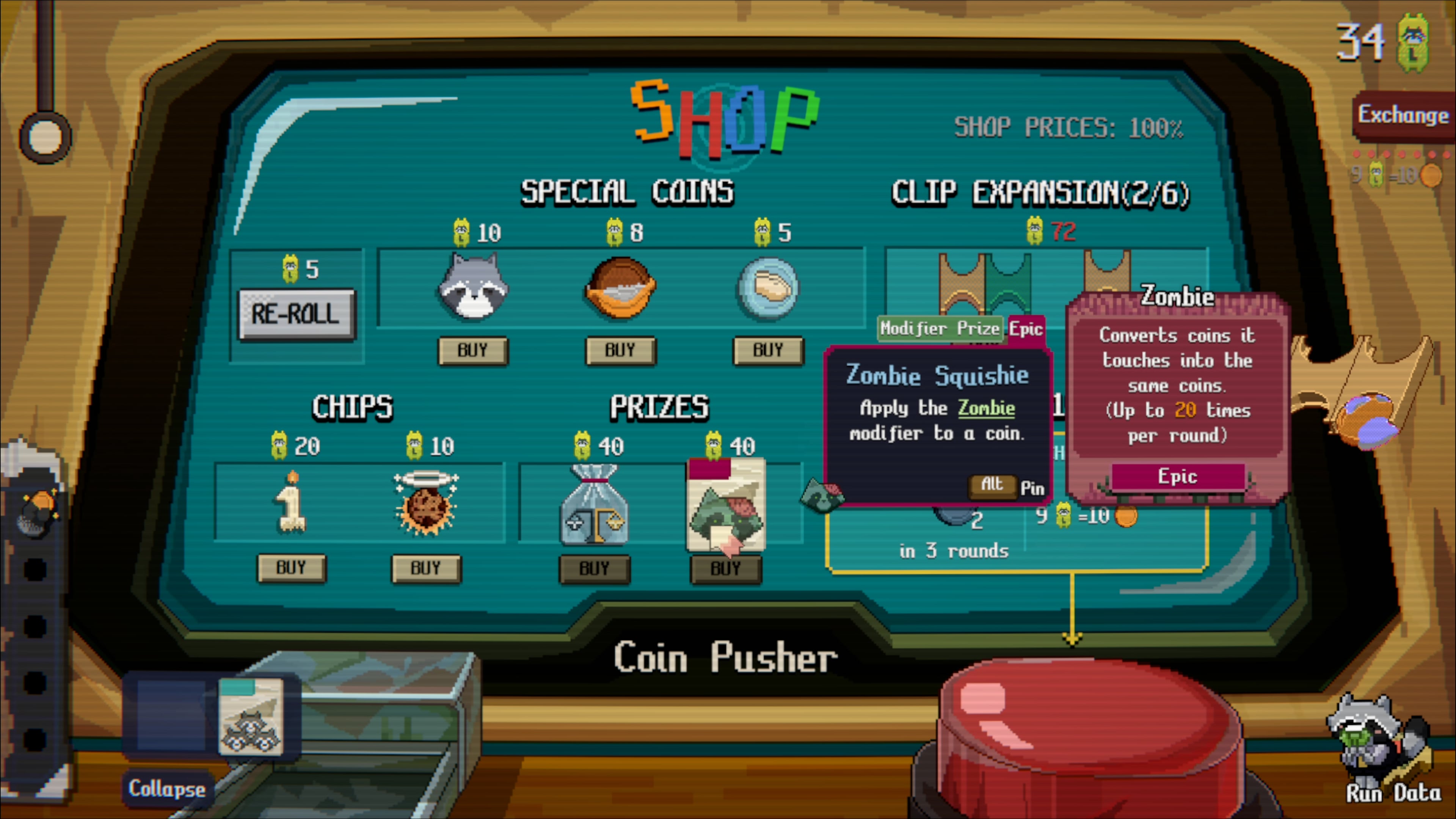
Task: Buy the raccoon special coin
Action: click(x=473, y=350)
